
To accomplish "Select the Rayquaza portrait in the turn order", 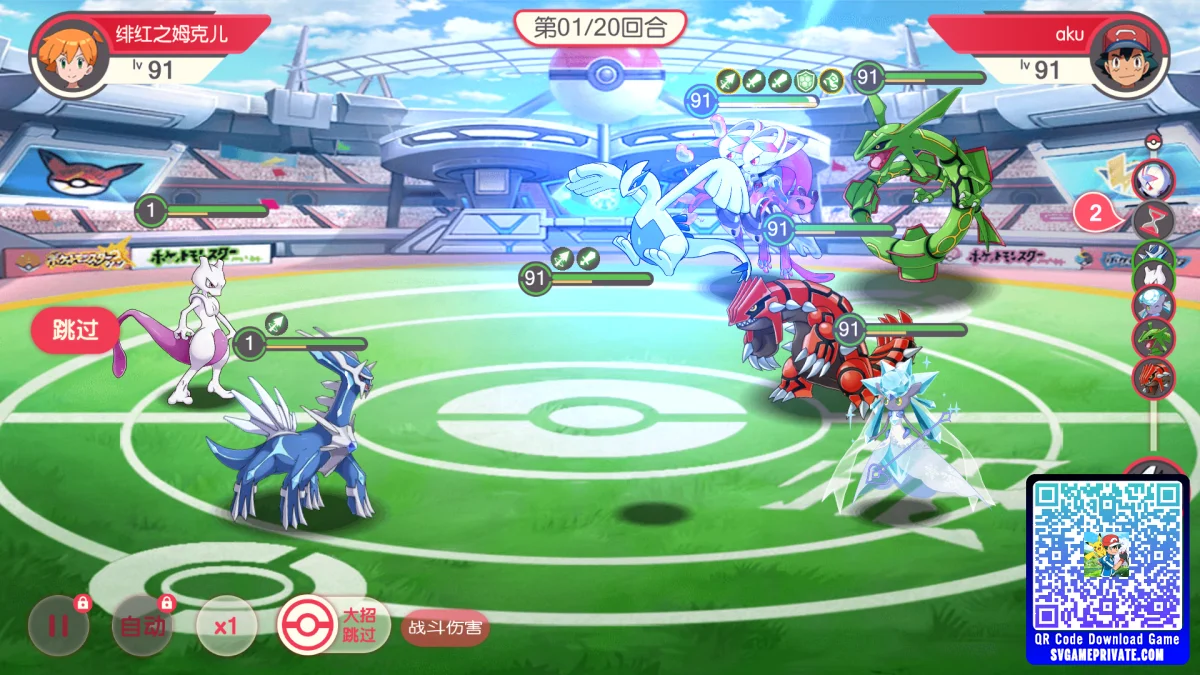I will tap(1153, 337).
